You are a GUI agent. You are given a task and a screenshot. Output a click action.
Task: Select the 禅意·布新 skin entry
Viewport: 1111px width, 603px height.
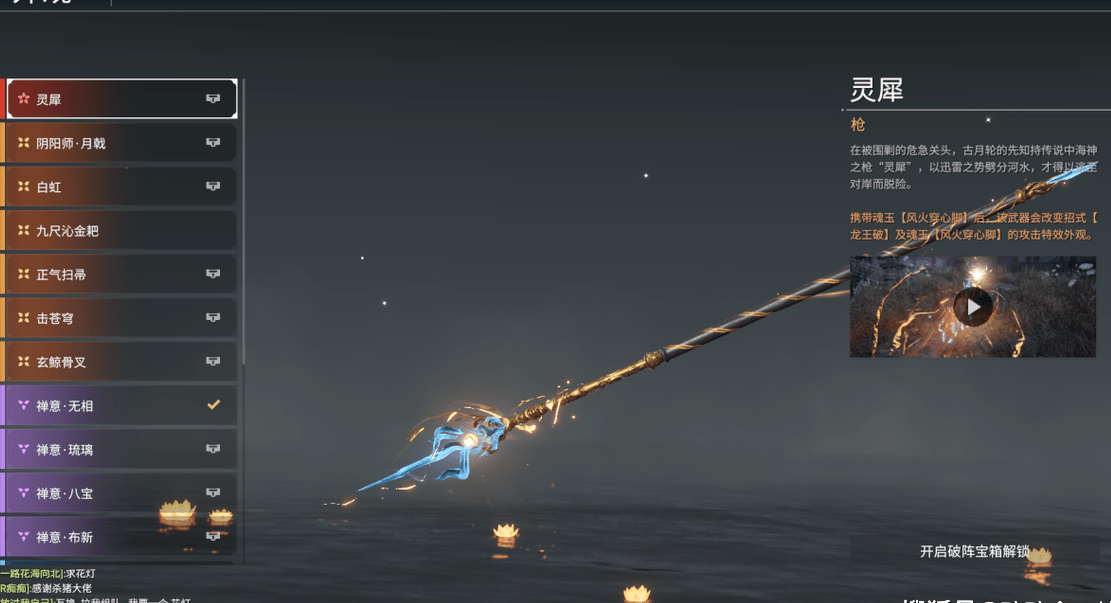[120, 537]
